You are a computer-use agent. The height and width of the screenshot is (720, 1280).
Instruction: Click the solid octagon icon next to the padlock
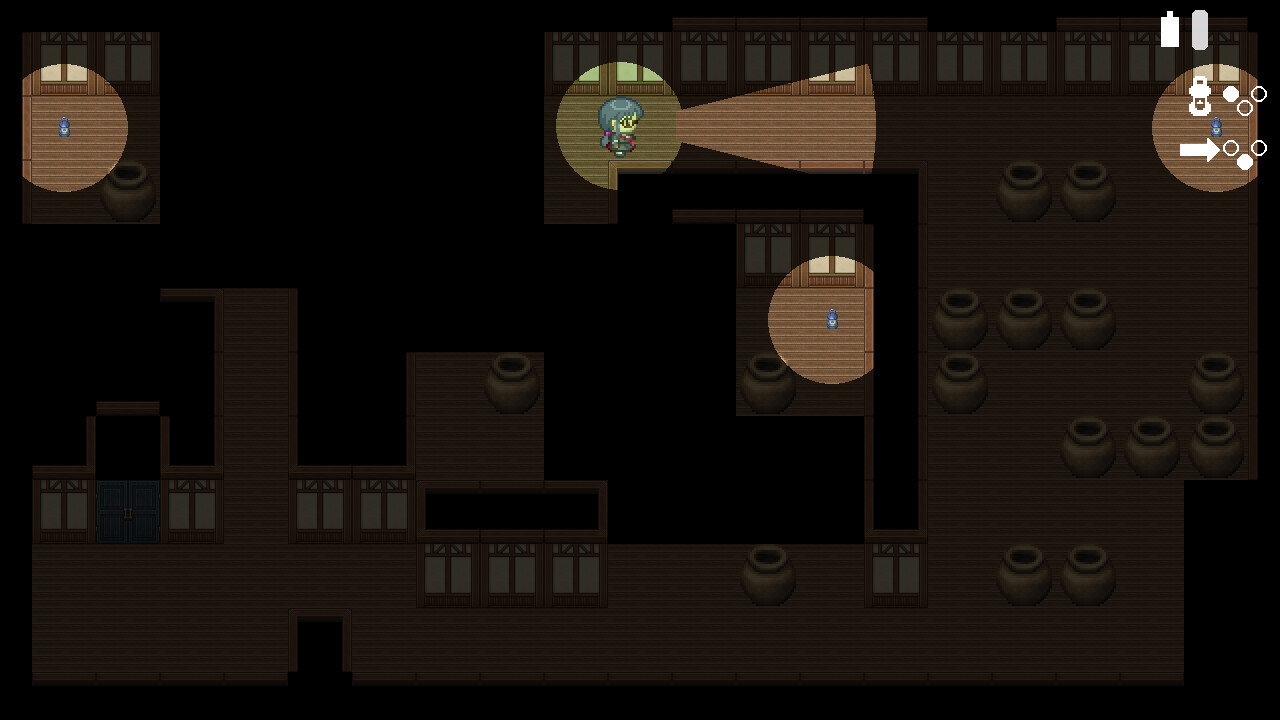(x=1229, y=95)
